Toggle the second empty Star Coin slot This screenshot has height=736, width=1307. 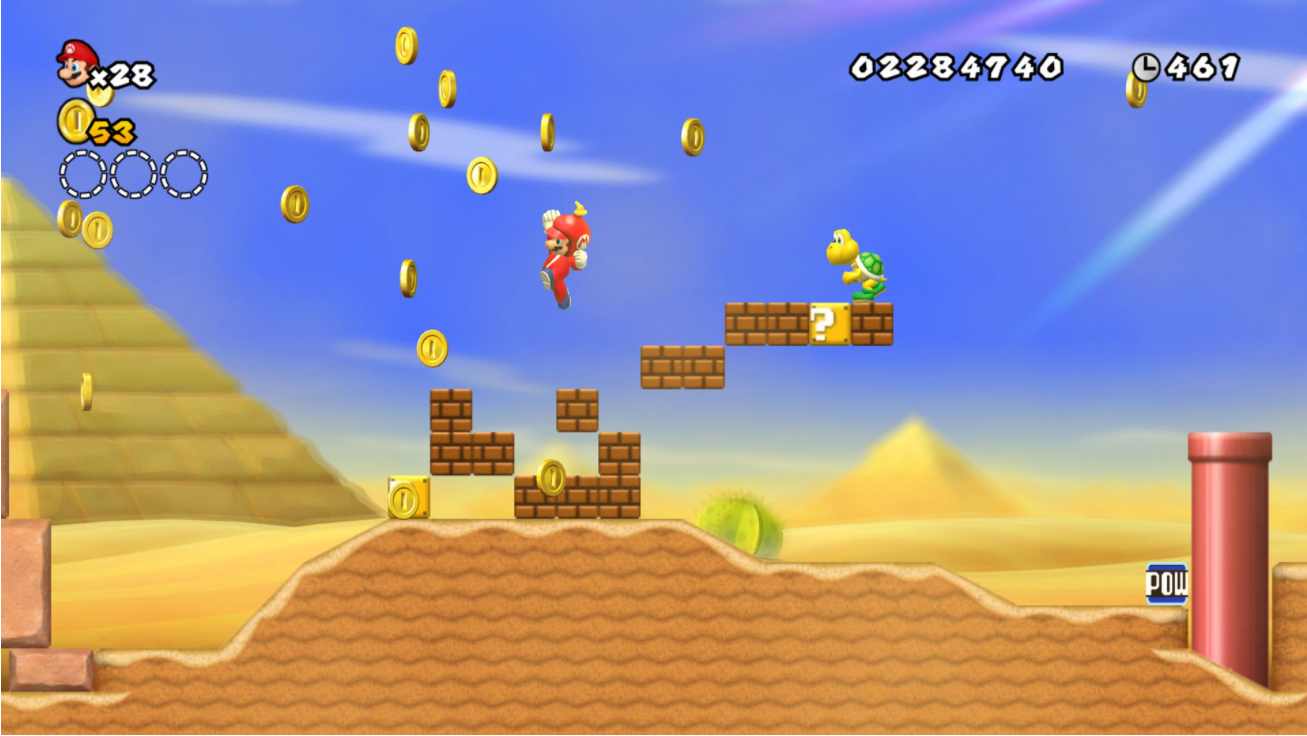click(x=129, y=172)
